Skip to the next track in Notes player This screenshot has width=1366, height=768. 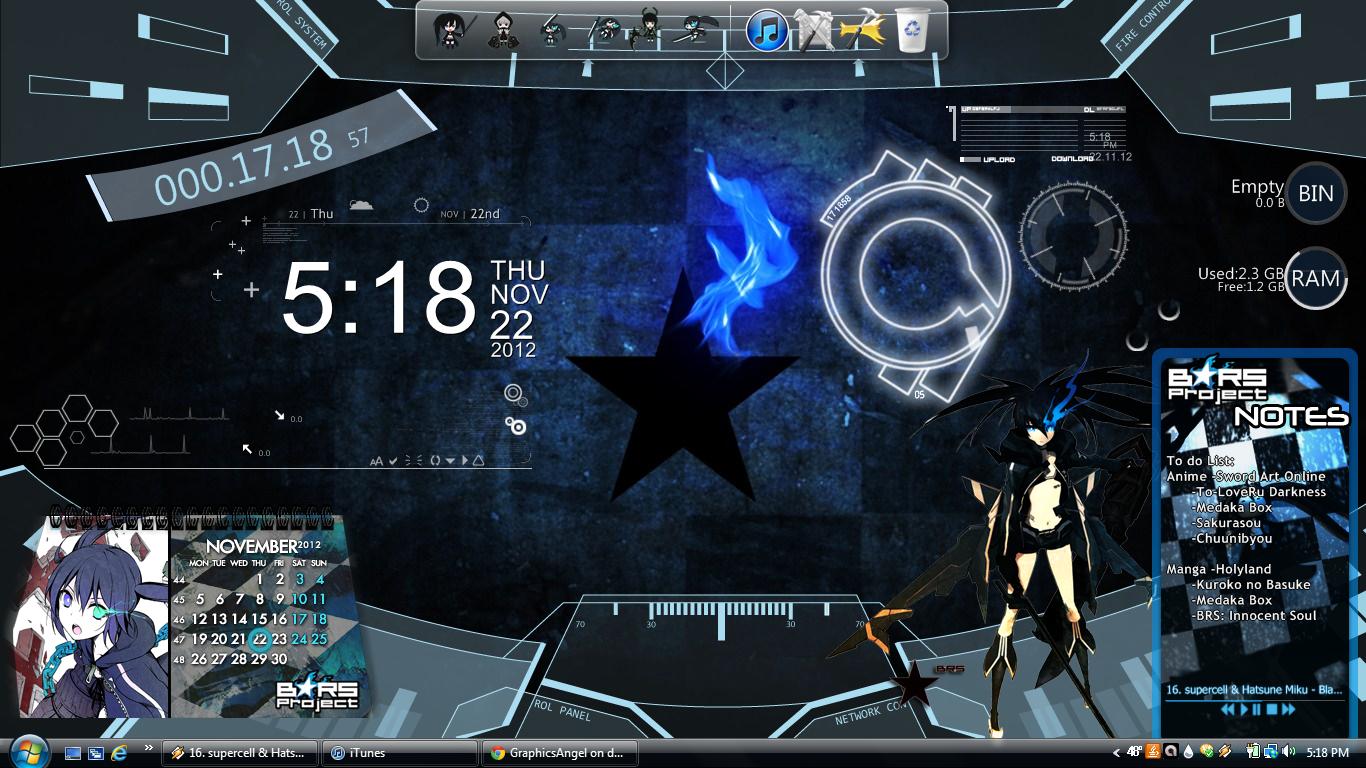click(1288, 709)
